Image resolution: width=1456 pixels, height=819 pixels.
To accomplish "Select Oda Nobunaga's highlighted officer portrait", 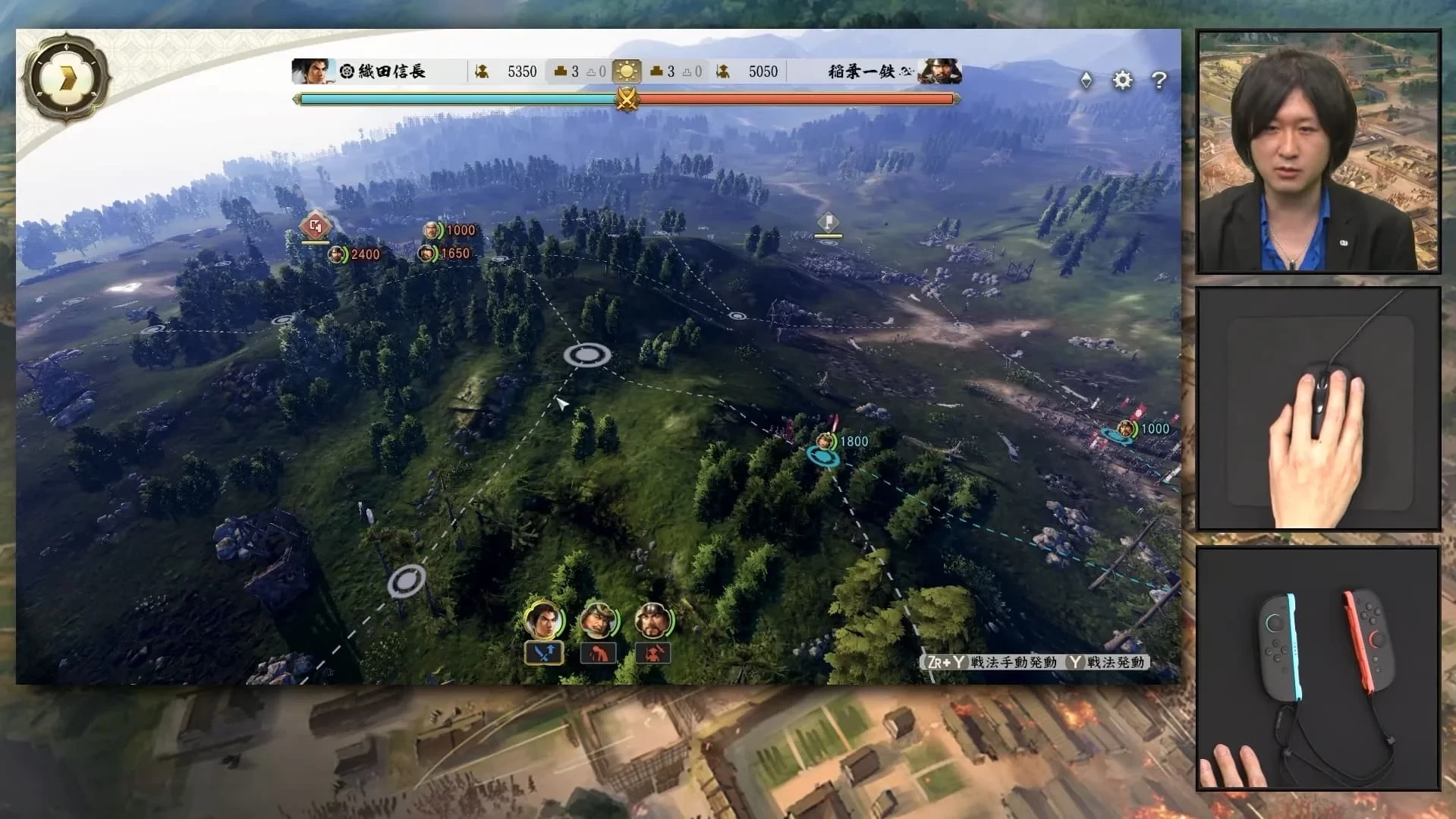I will pos(543,620).
